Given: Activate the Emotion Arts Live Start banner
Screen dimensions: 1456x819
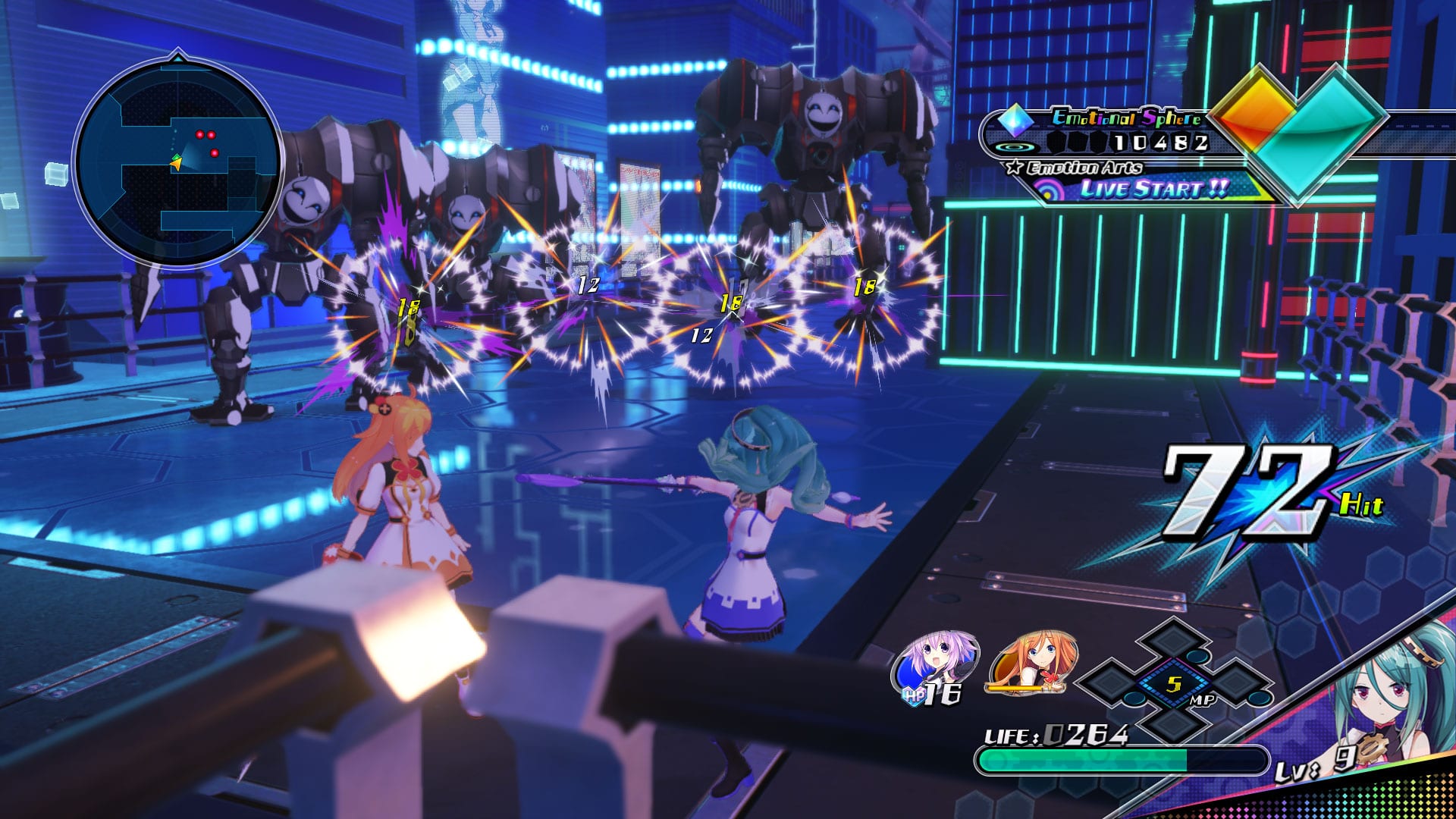Looking at the screenshot, I should tap(1153, 189).
